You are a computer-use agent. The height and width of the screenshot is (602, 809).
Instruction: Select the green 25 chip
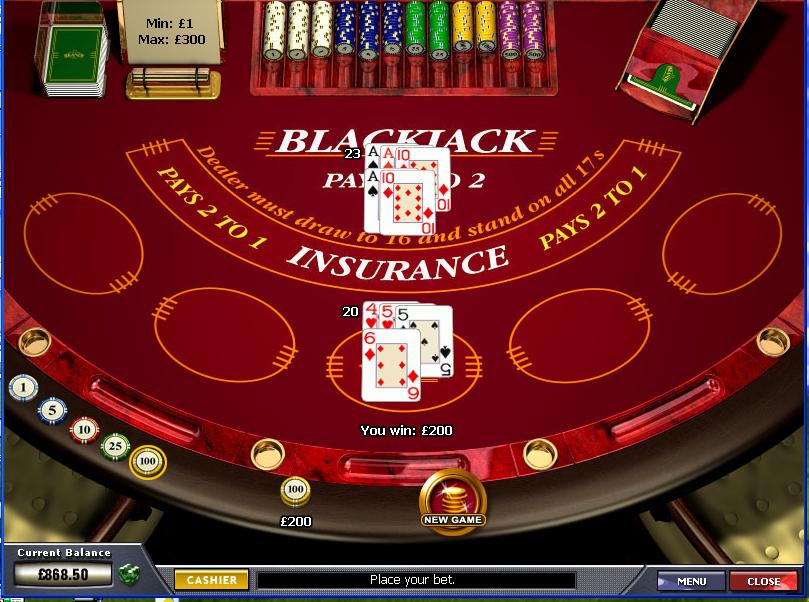tap(116, 445)
